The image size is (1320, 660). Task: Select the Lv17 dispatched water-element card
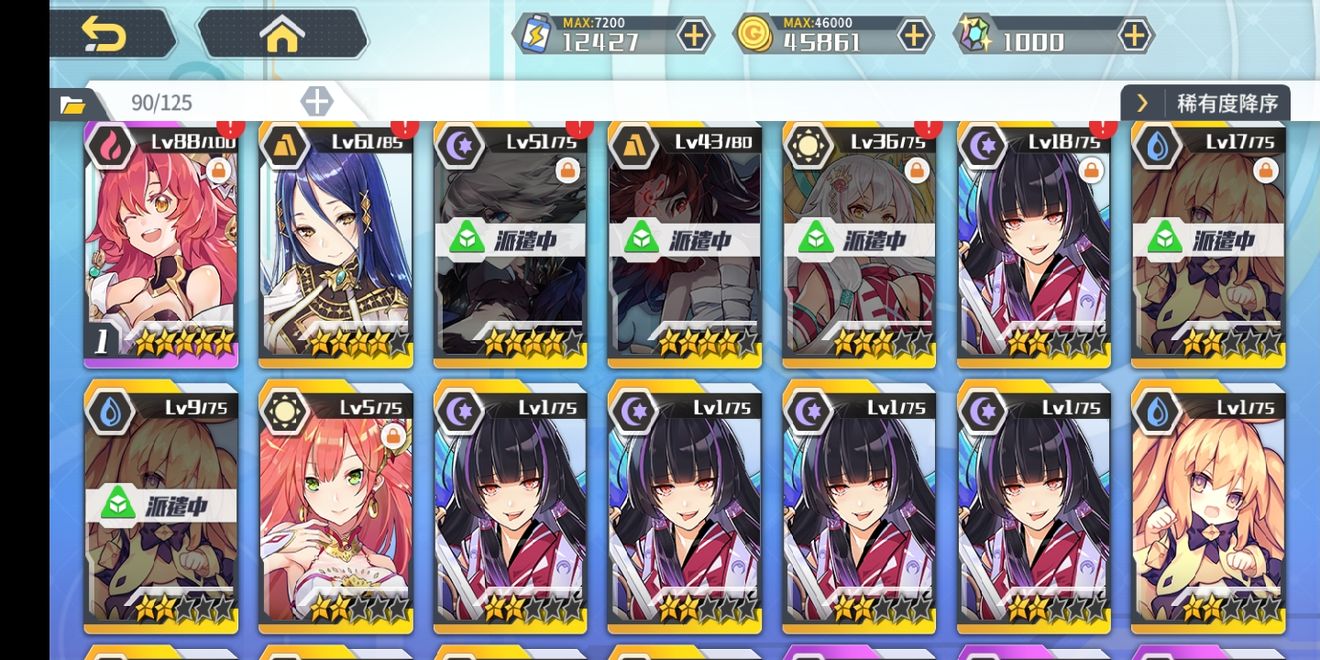(1208, 245)
